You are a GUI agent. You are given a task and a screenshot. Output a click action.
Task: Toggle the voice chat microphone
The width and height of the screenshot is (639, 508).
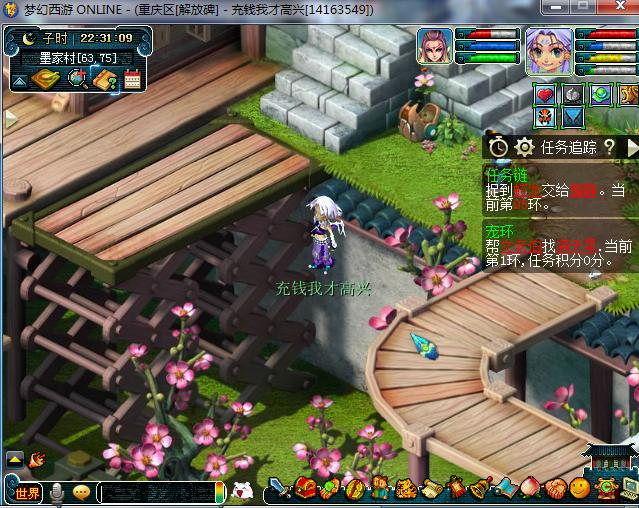click(58, 492)
